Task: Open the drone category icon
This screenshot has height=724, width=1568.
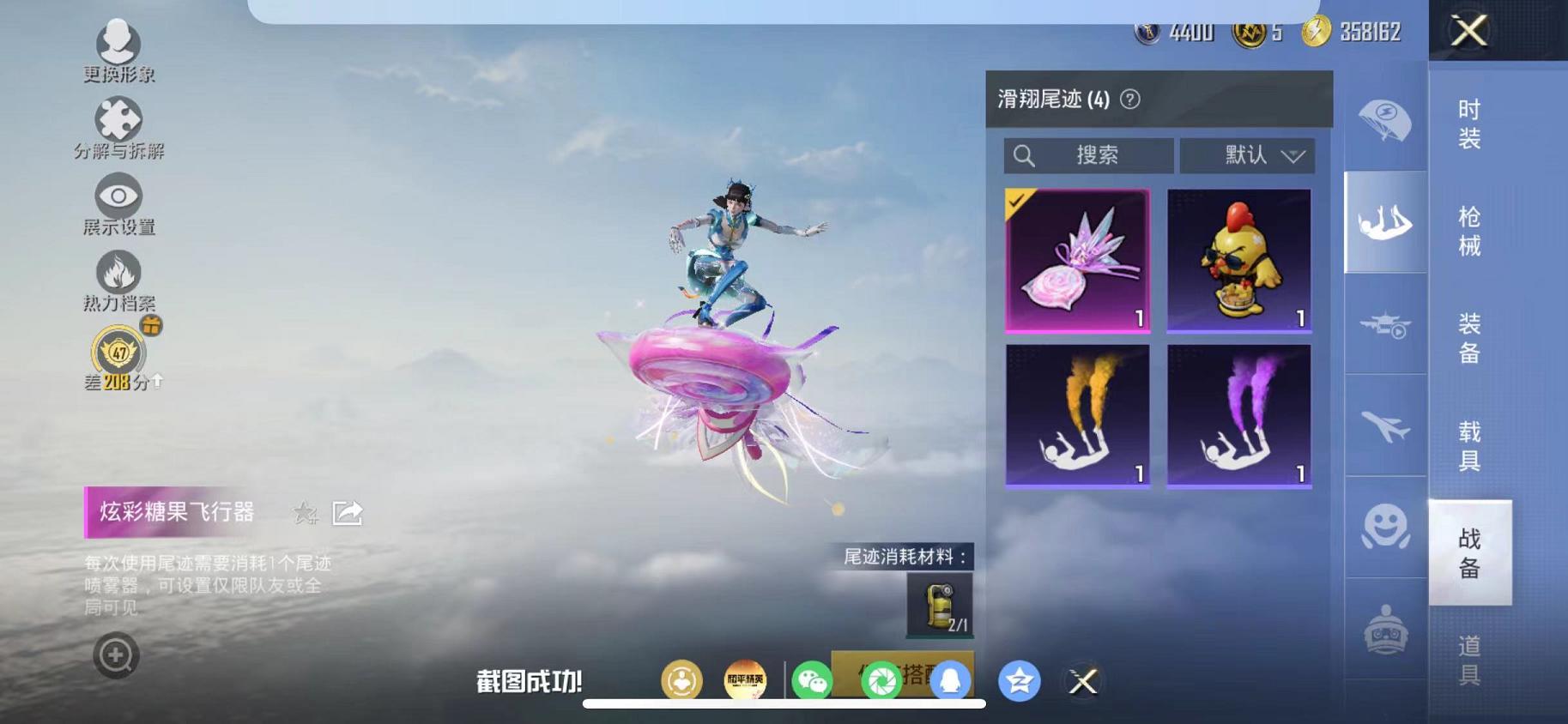Action: coord(1383,326)
